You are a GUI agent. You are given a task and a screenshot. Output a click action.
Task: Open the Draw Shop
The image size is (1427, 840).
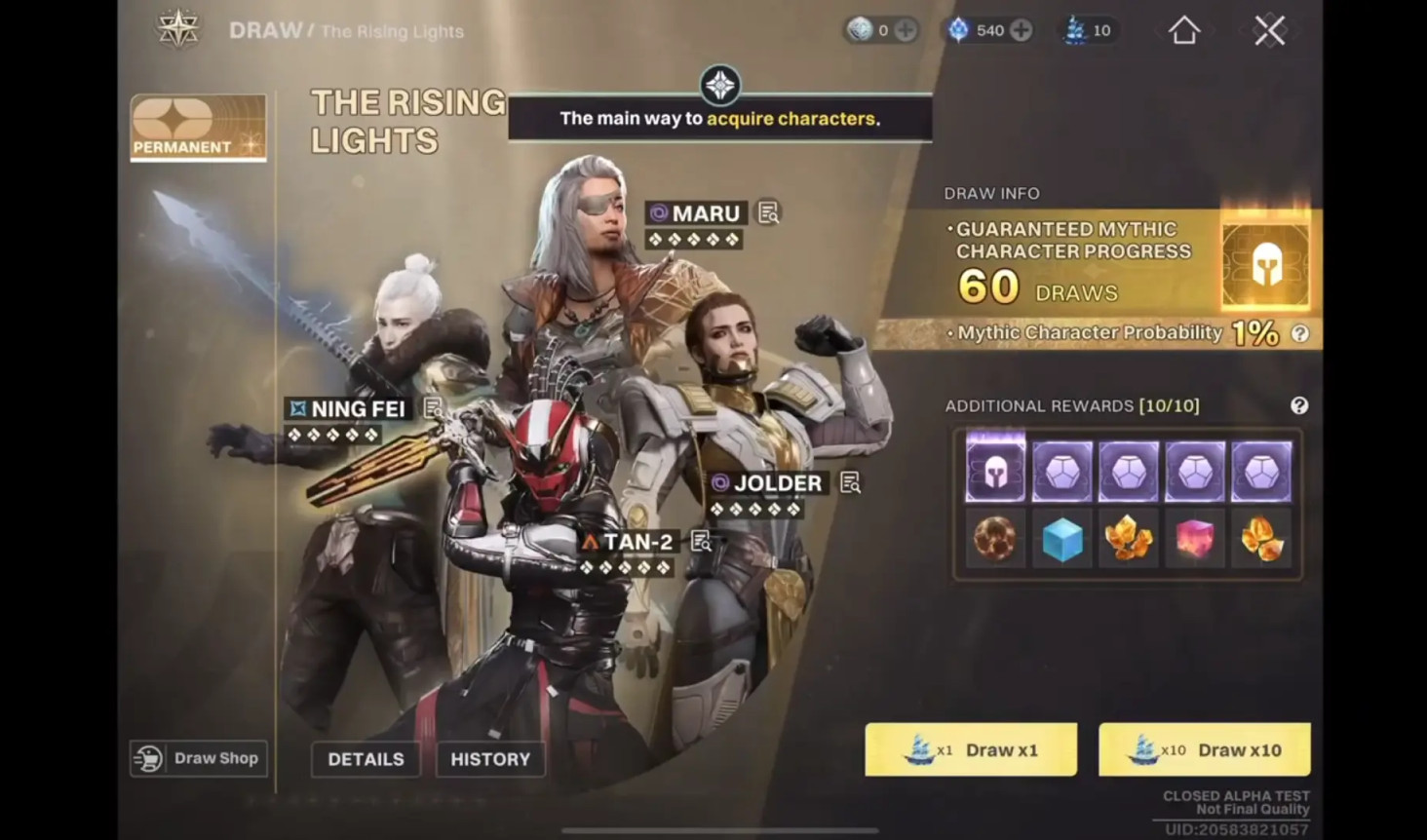[x=199, y=758]
